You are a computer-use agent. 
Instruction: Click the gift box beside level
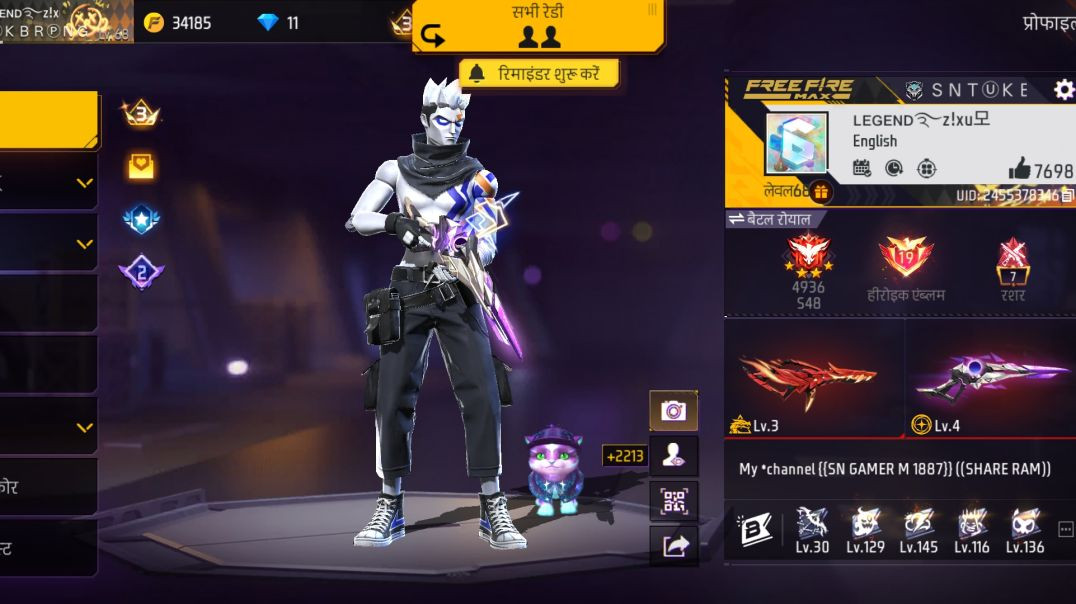[x=821, y=191]
